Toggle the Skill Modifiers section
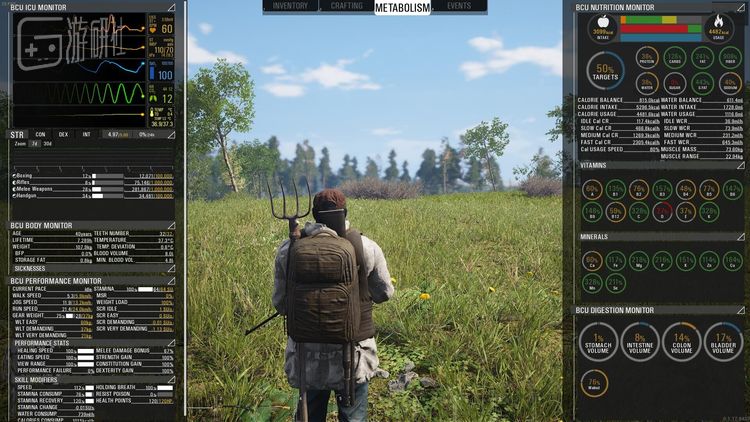This screenshot has height=422, width=750. coord(171,380)
